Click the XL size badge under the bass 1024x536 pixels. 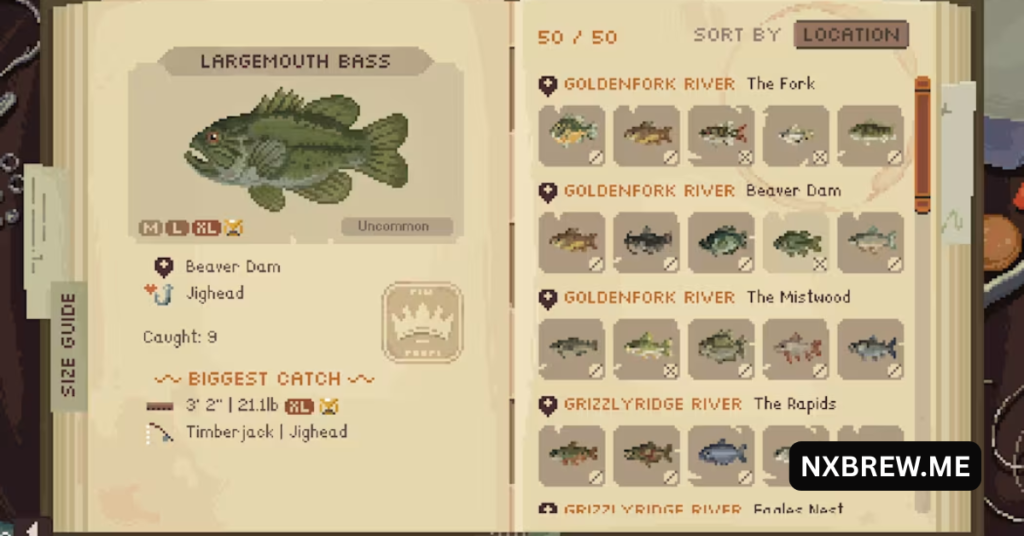pyautogui.click(x=207, y=228)
